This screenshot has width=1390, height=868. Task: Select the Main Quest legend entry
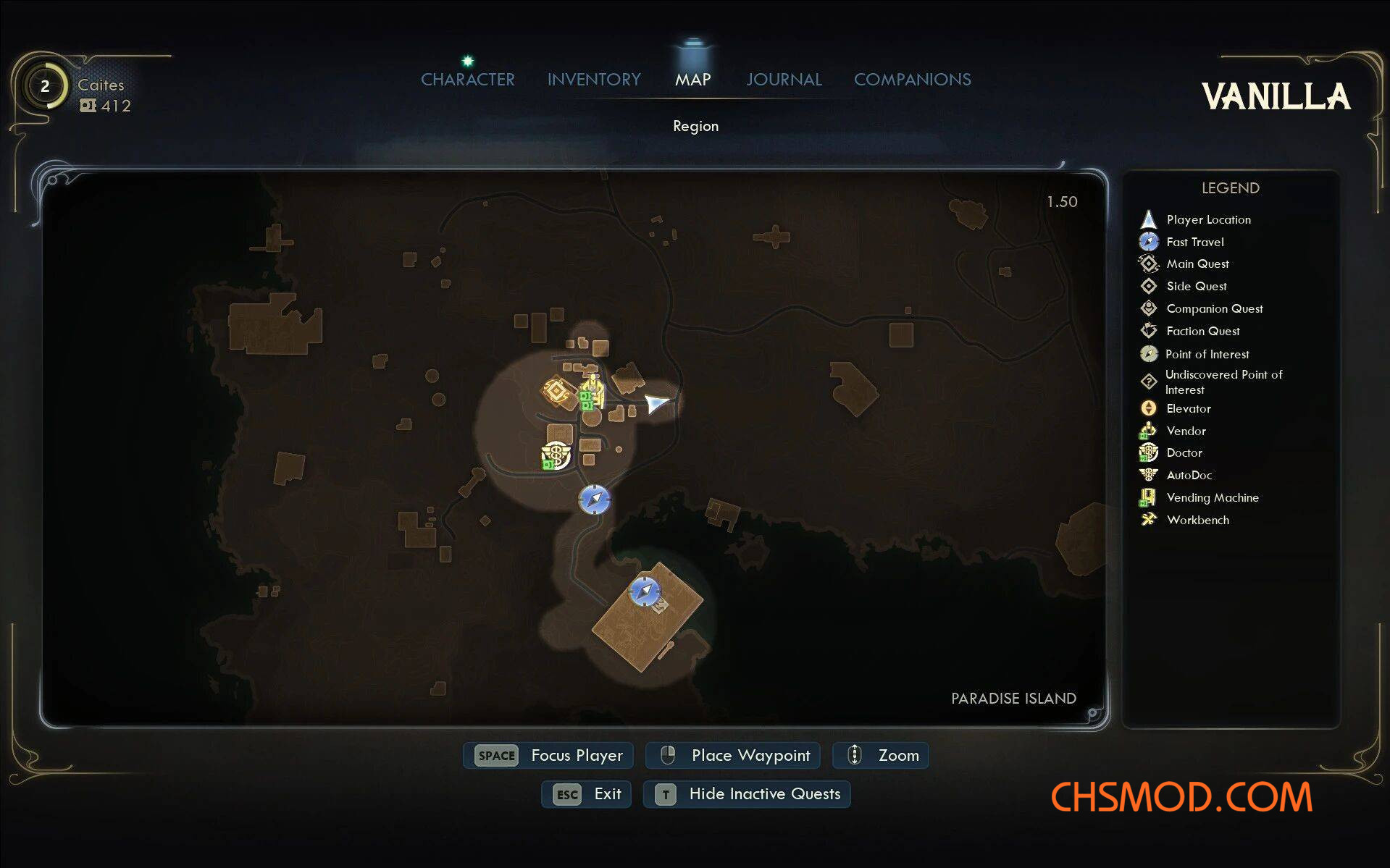pos(1197,264)
